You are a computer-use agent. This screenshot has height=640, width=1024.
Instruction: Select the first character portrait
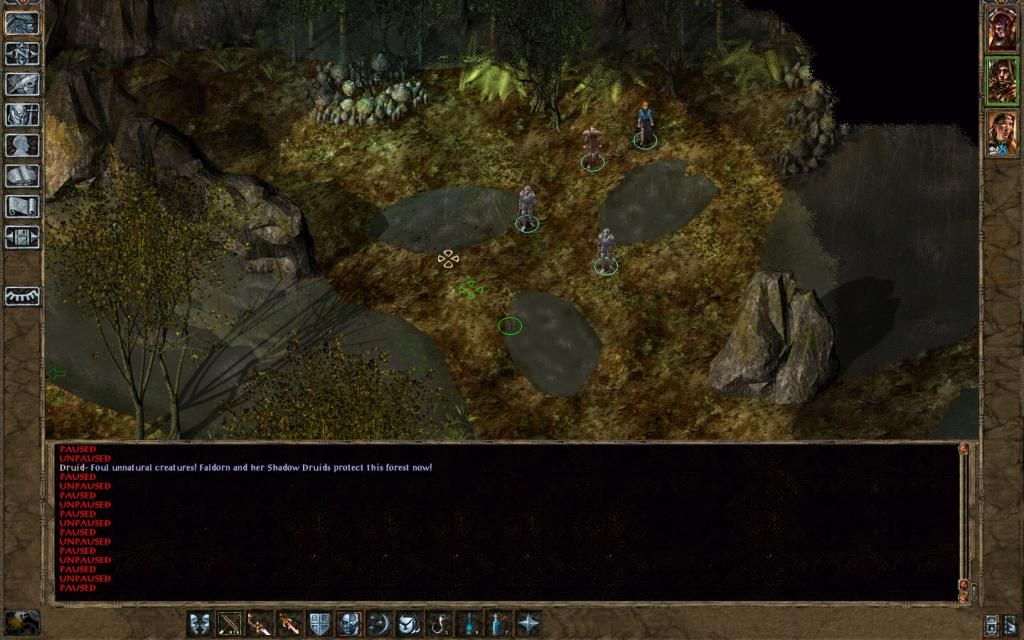pos(1001,29)
